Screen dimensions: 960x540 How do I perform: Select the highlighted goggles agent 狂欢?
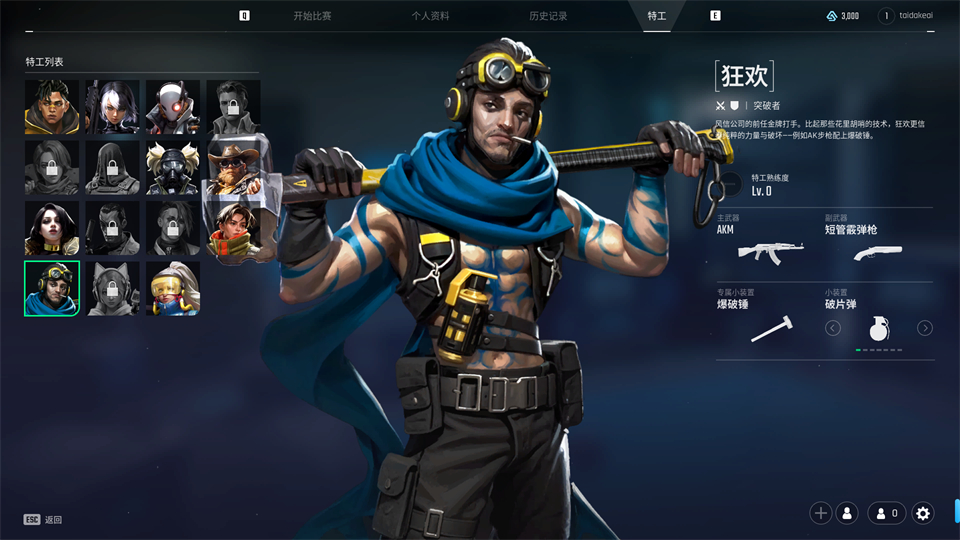point(52,288)
